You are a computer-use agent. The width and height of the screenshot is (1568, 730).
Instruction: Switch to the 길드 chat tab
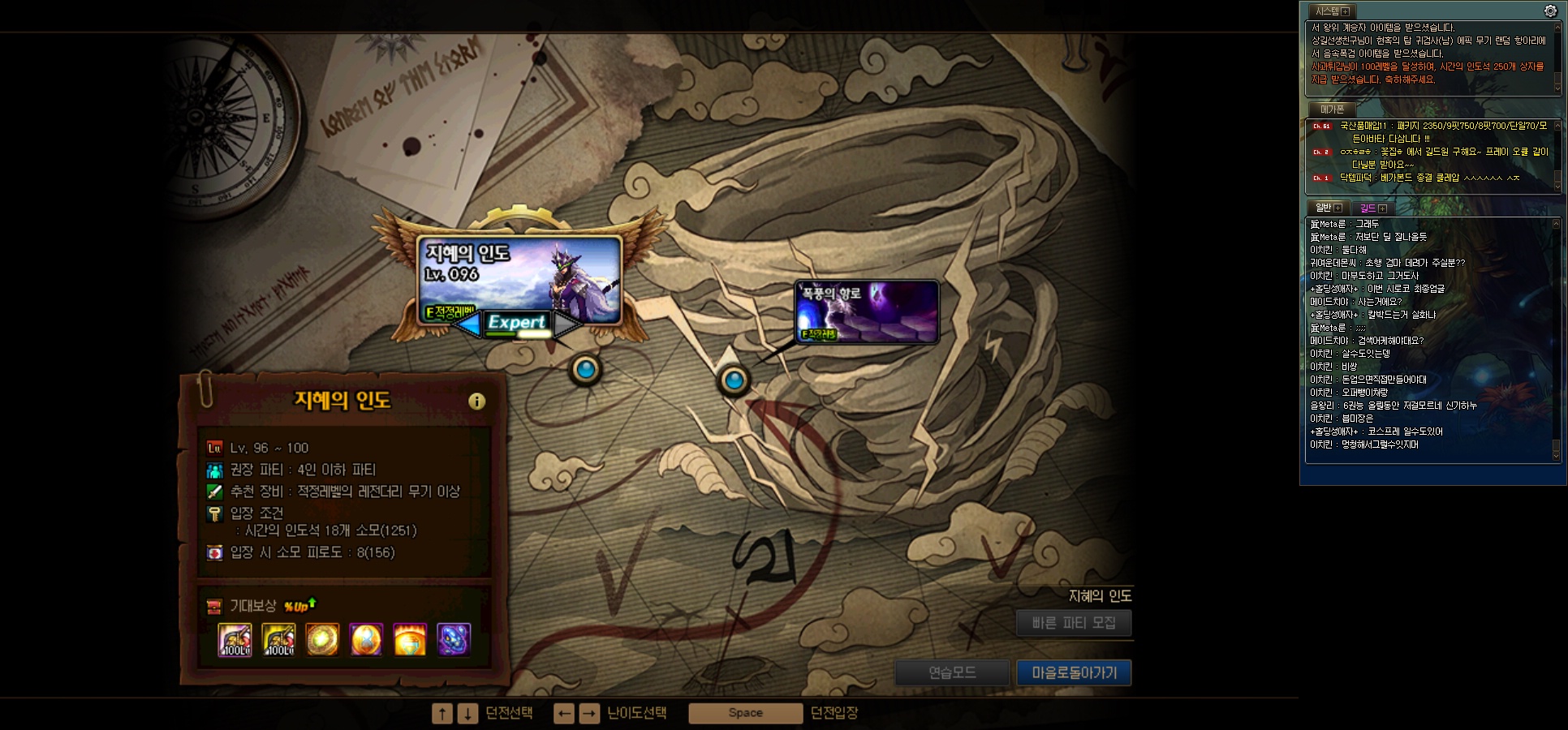(1372, 208)
